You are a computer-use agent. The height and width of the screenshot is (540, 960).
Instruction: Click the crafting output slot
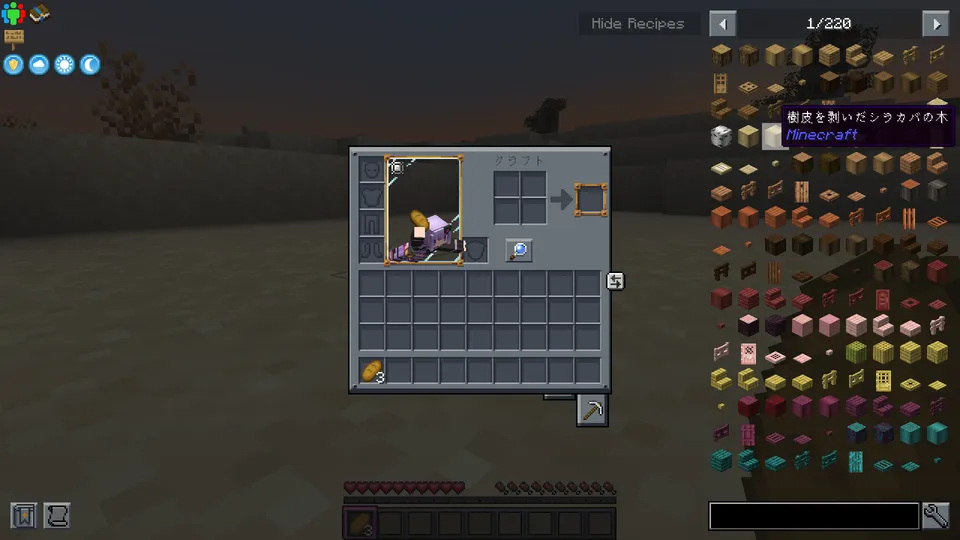(x=590, y=198)
